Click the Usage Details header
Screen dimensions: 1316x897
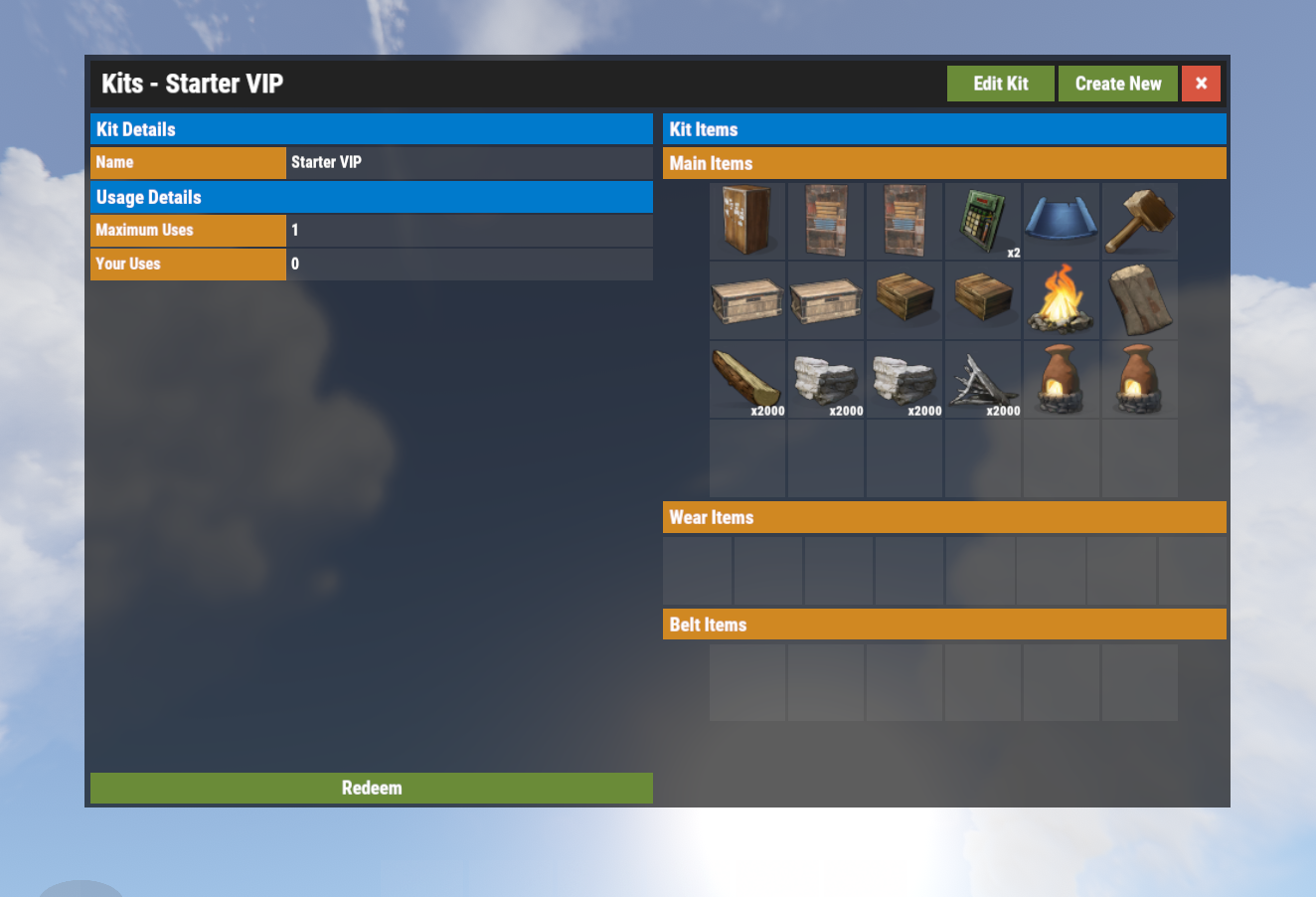coord(372,197)
